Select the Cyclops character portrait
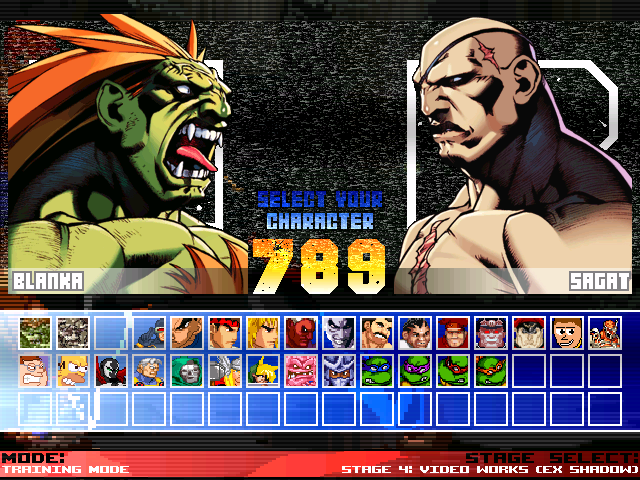Image resolution: width=640 pixels, height=480 pixels. pyautogui.click(x=149, y=332)
